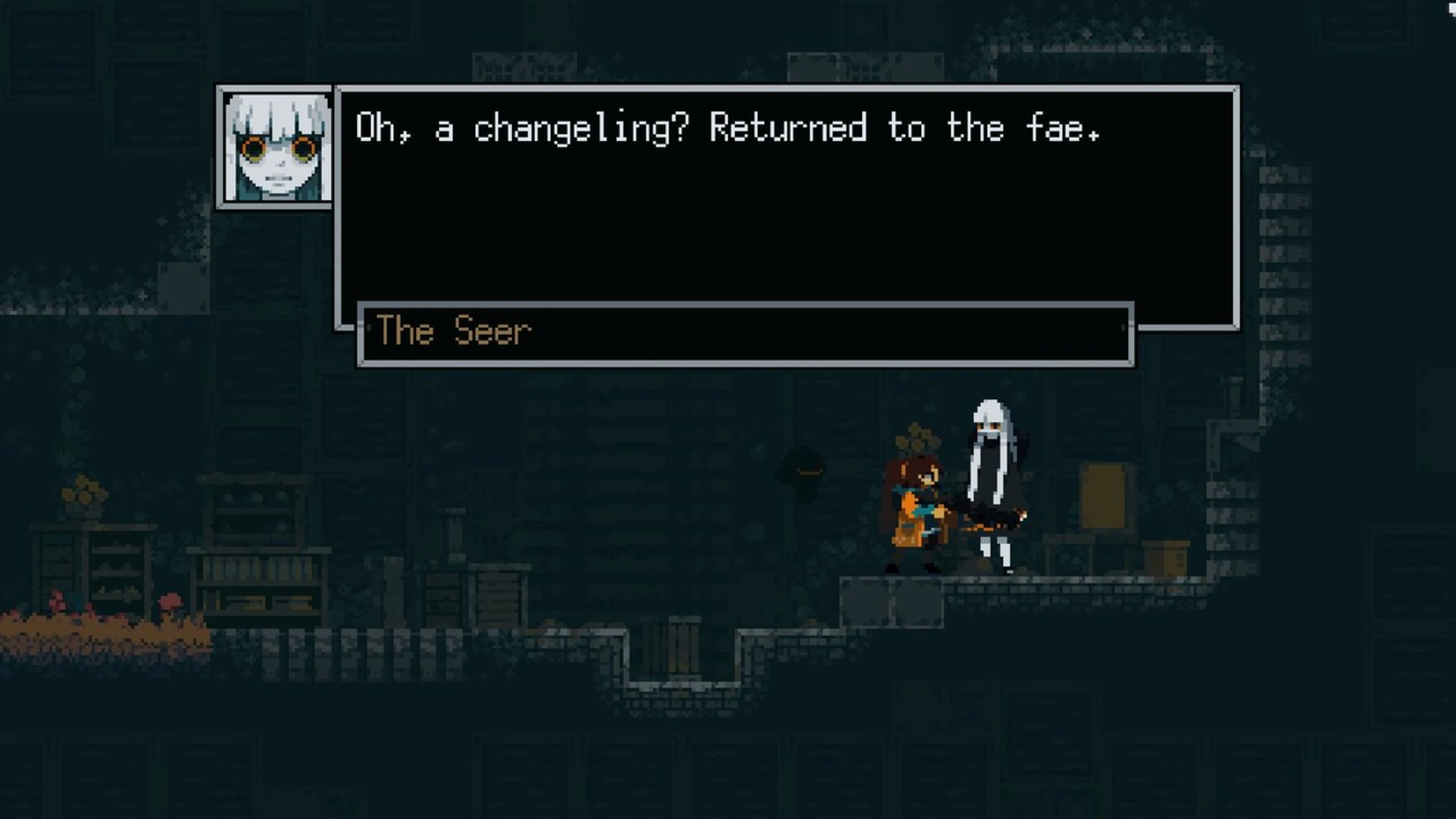Click the orange chest beside the Seer
Screen dimensions: 1456x819
(x=1105, y=496)
